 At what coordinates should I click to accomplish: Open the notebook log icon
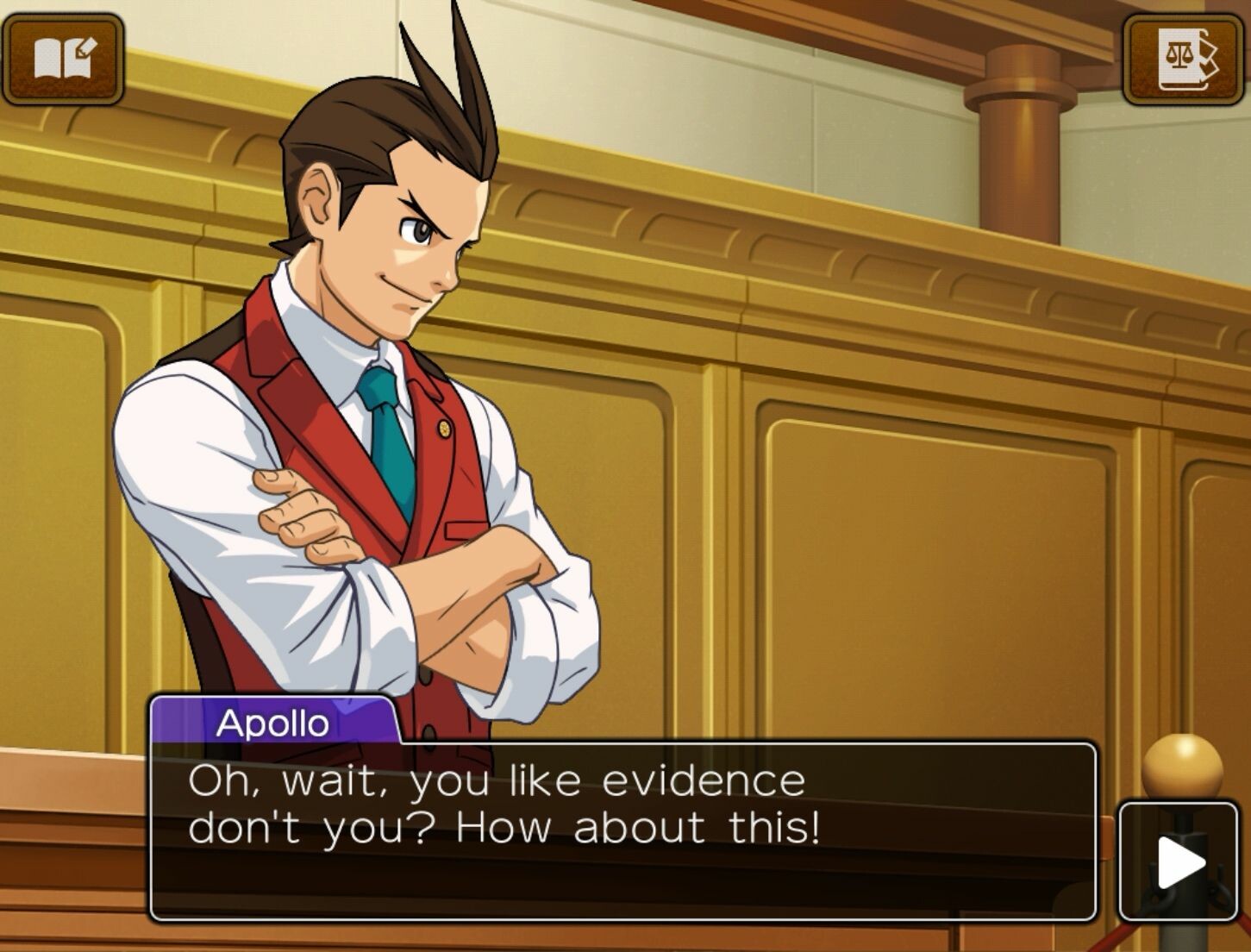click(63, 59)
